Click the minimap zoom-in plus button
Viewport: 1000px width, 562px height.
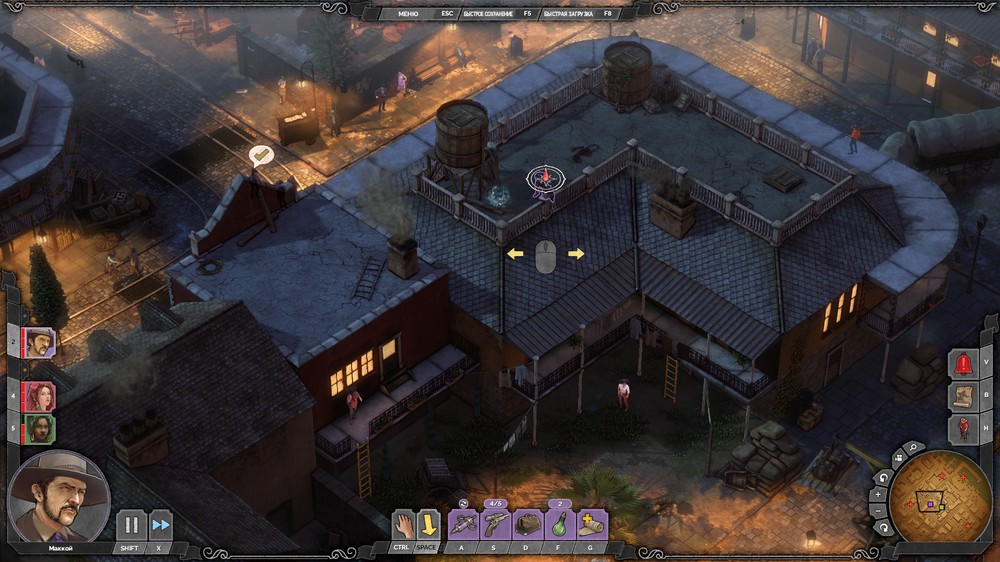click(879, 494)
